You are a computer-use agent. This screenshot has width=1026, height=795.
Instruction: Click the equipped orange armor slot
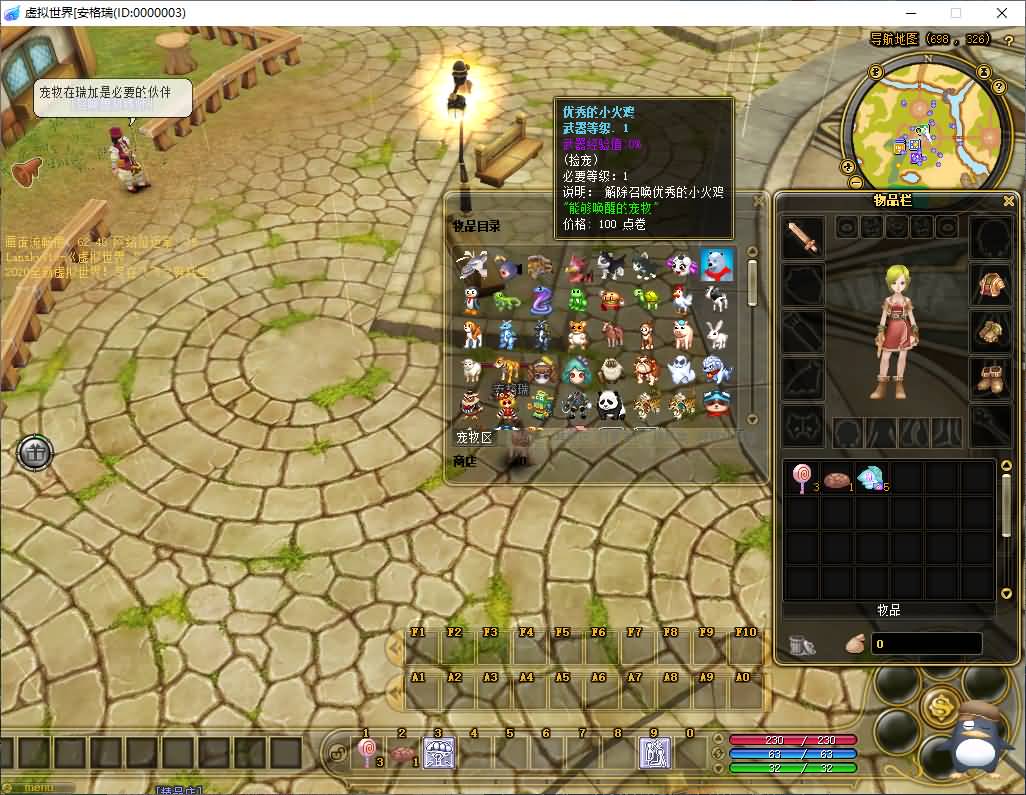pyautogui.click(x=991, y=286)
